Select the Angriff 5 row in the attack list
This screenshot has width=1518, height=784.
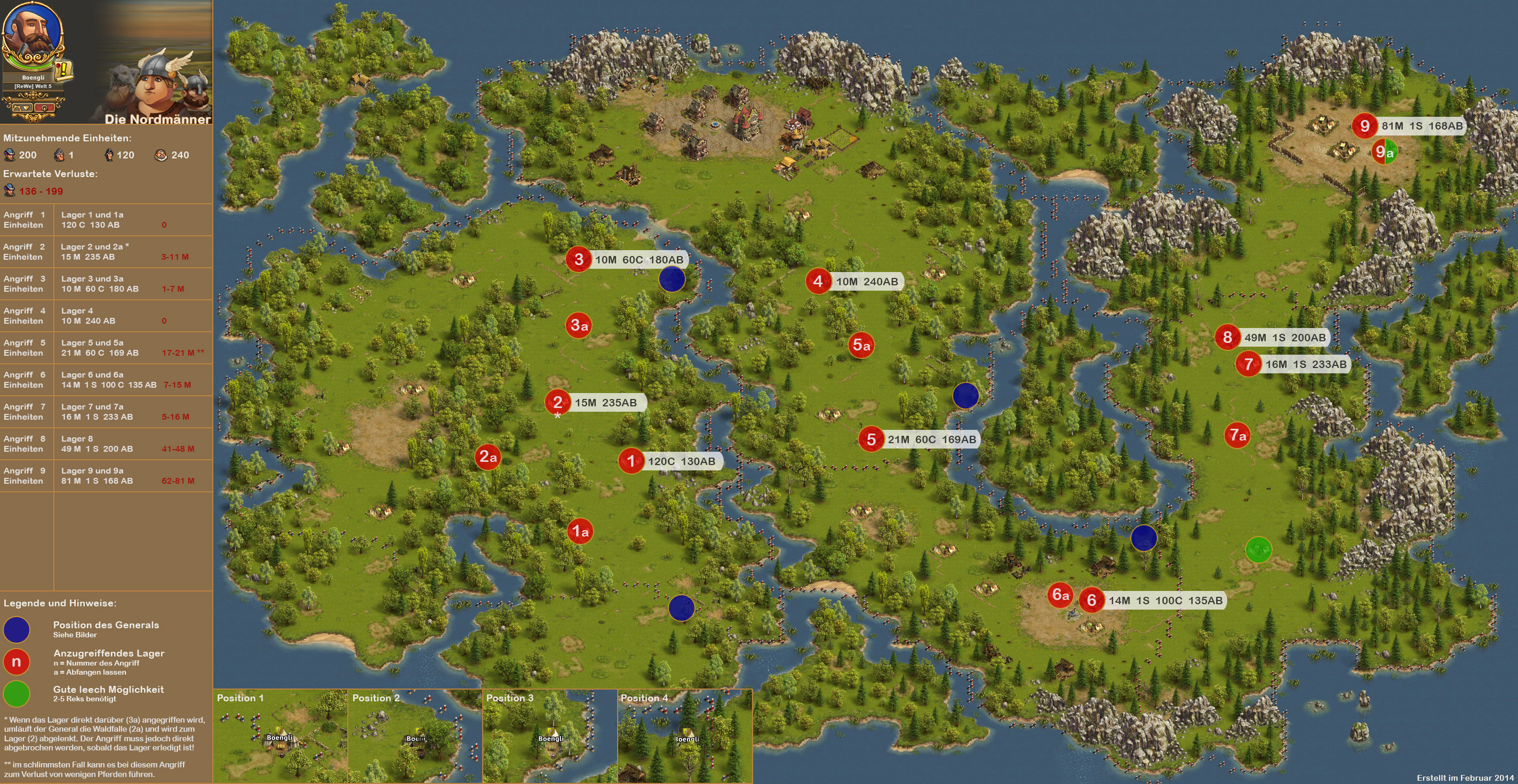coord(106,348)
